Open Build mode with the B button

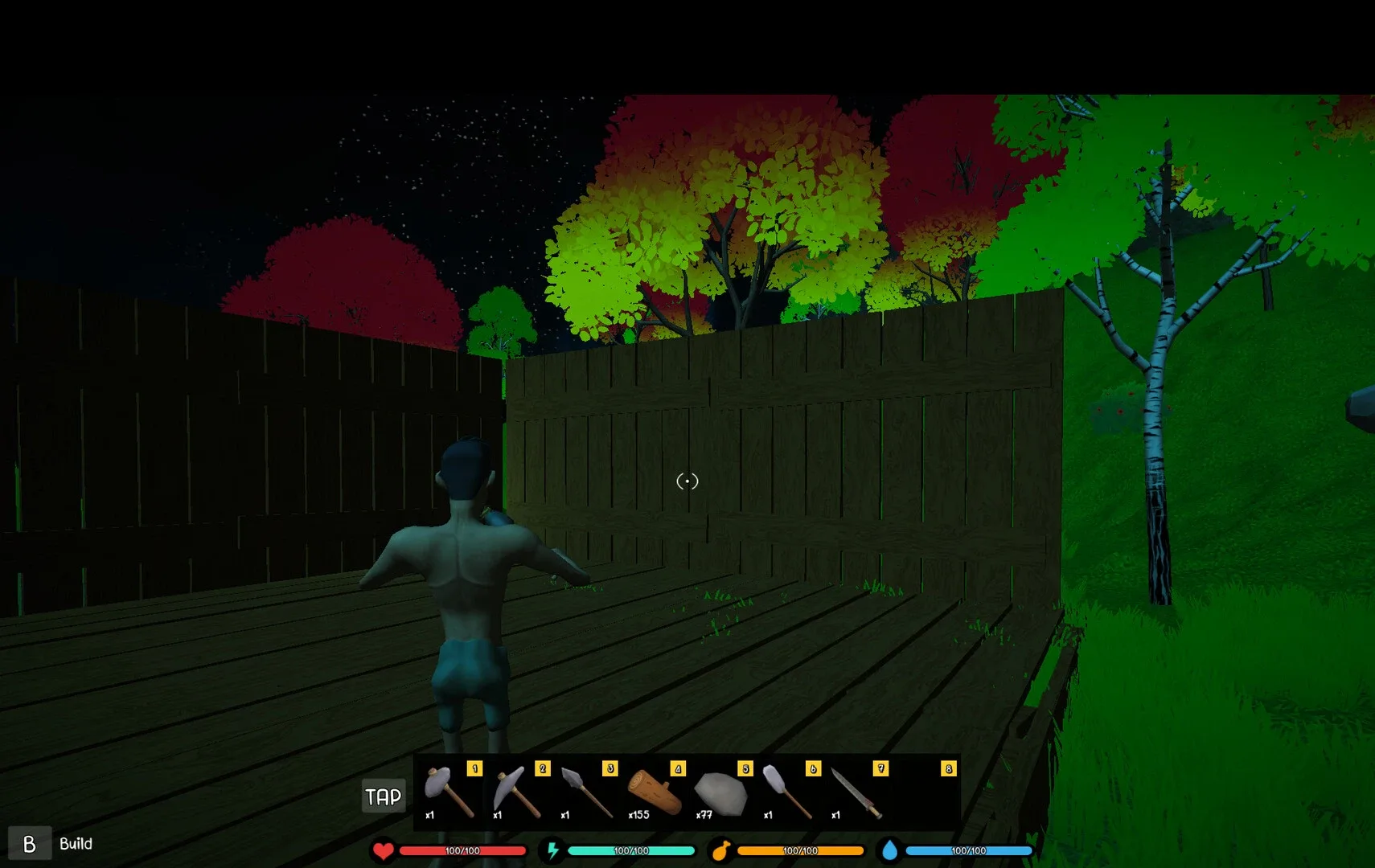[x=31, y=844]
